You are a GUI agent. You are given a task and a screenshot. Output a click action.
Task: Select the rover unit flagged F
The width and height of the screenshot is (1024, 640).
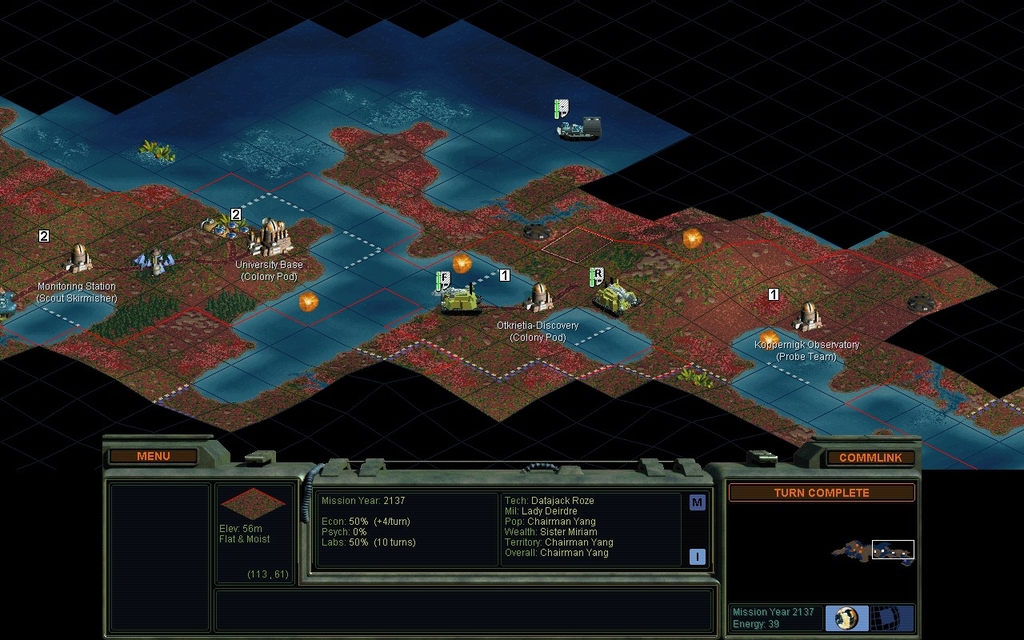(460, 298)
